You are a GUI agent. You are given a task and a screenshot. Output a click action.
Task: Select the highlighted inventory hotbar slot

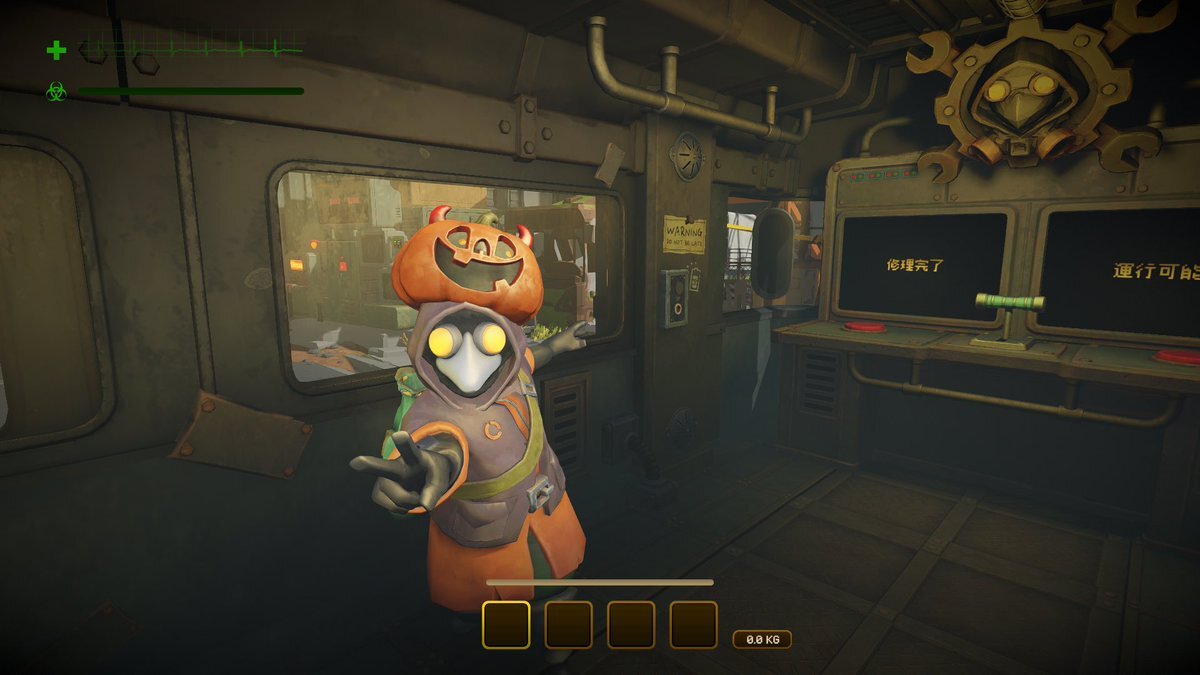pos(506,624)
